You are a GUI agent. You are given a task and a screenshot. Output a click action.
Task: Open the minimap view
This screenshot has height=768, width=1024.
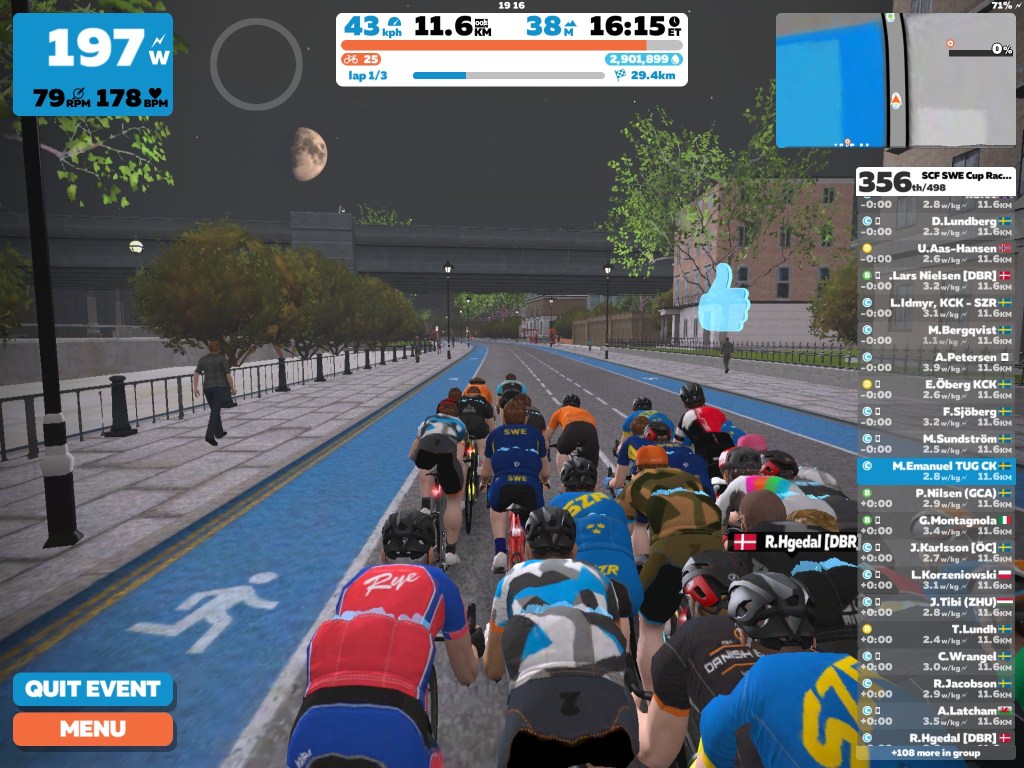pyautogui.click(x=894, y=80)
